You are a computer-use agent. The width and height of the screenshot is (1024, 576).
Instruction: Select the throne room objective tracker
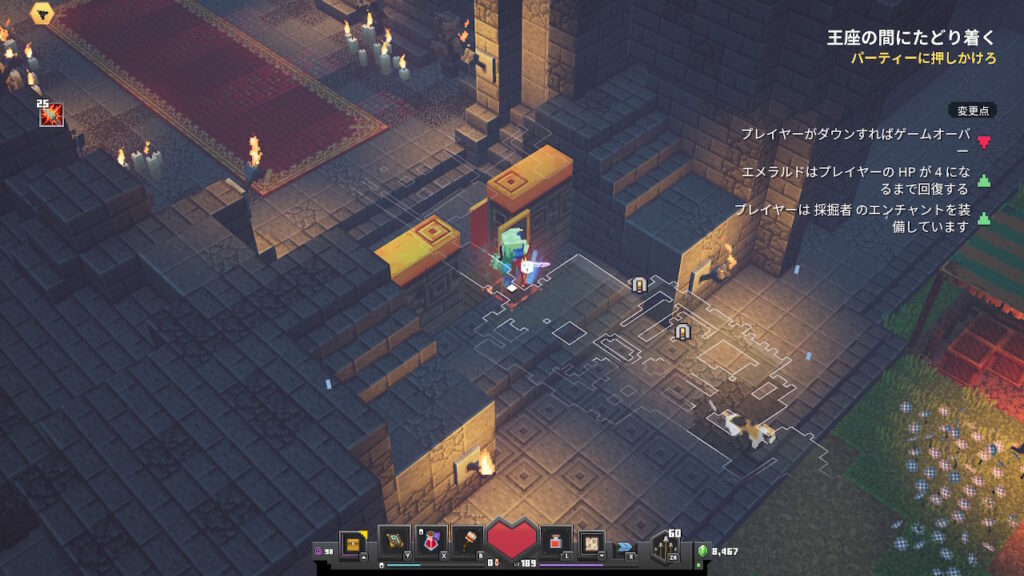[910, 39]
